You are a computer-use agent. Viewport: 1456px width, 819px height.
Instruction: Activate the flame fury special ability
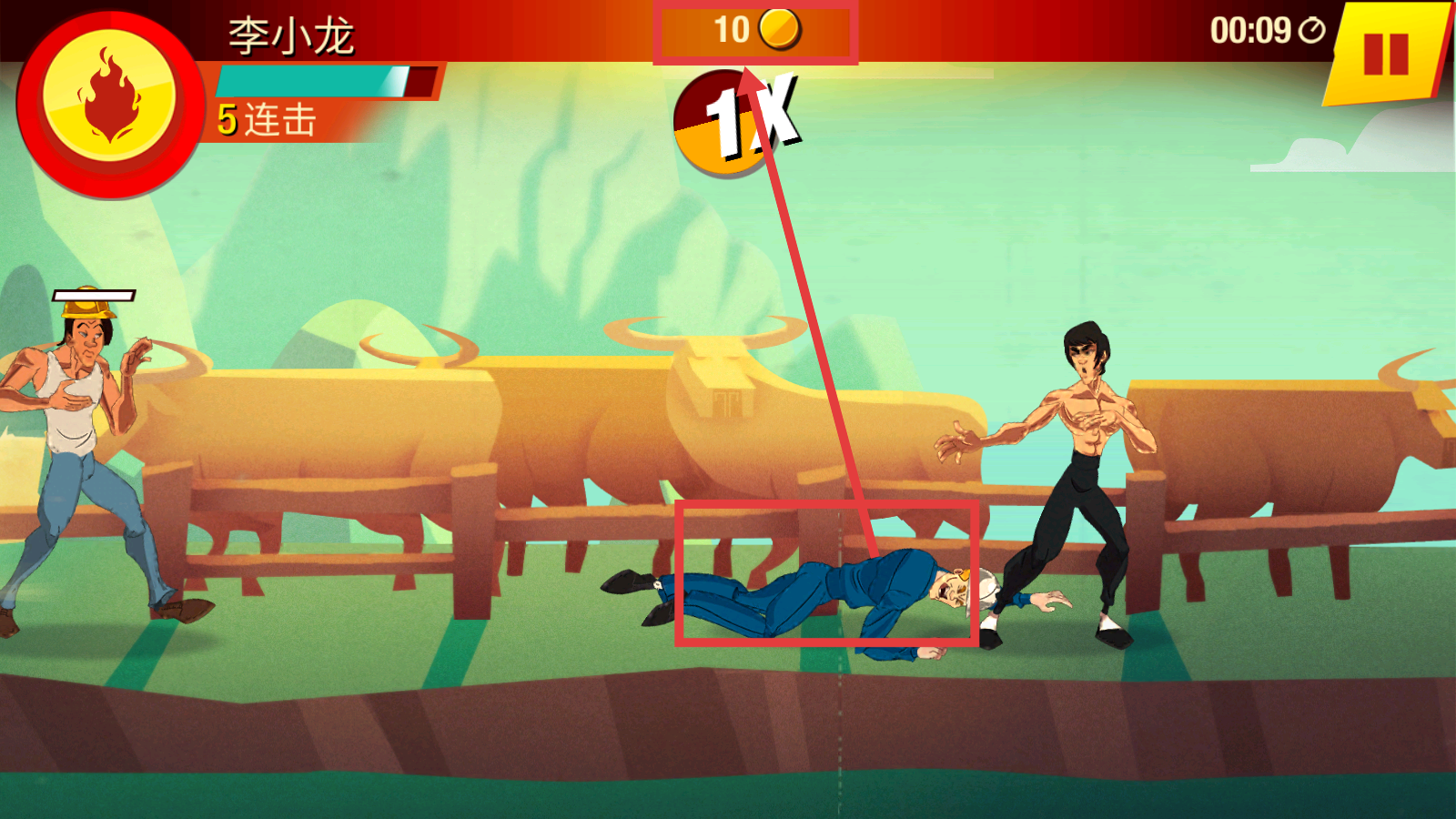[109, 98]
